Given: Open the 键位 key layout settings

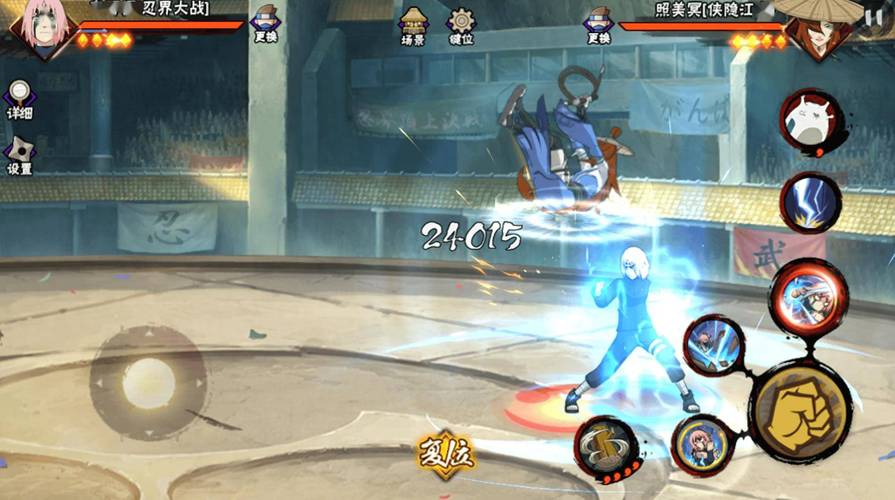Looking at the screenshot, I should coord(461,25).
